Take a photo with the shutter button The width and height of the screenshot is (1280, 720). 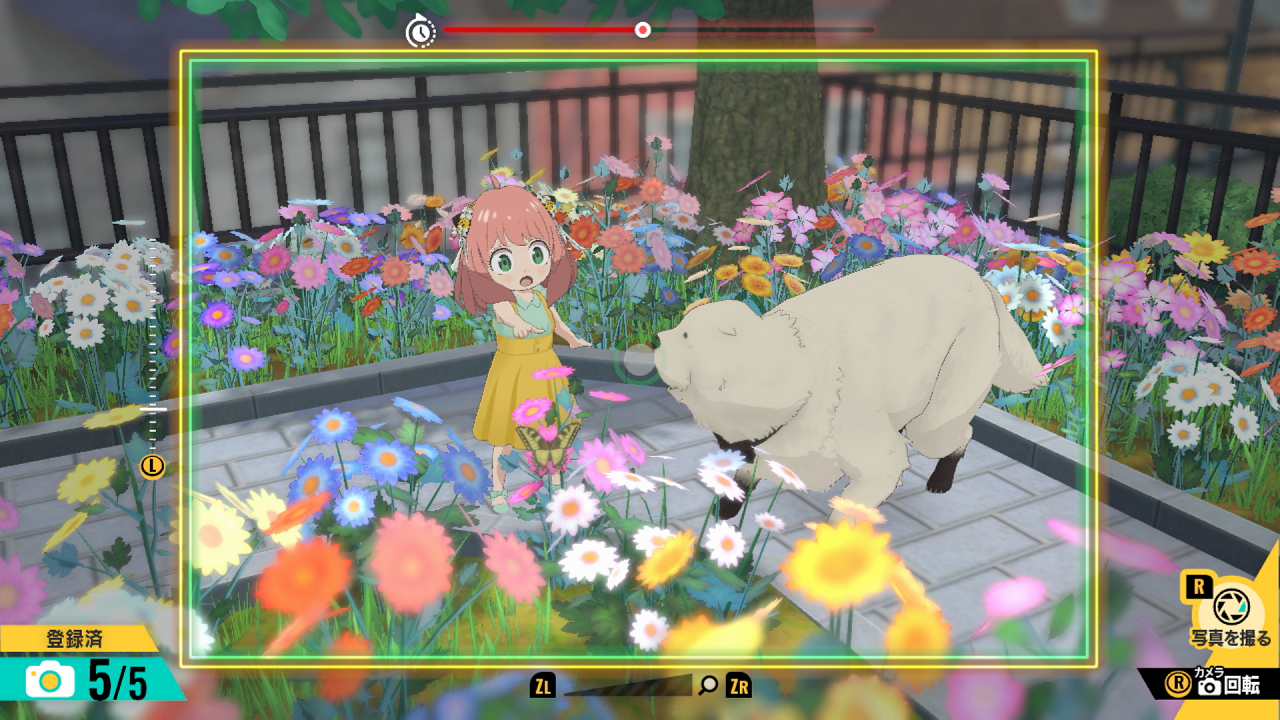[1227, 606]
